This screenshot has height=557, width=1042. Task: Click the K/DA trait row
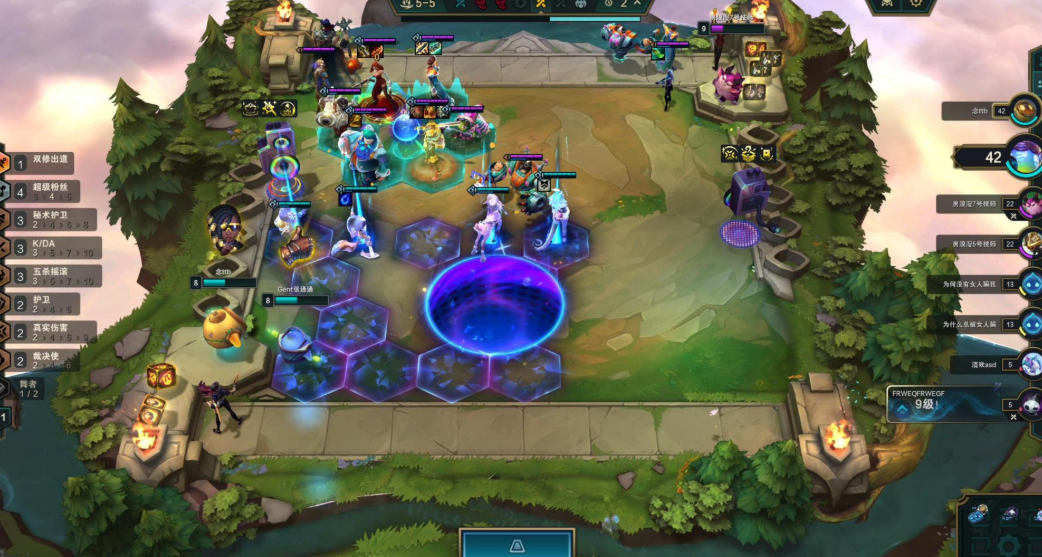click(x=50, y=247)
